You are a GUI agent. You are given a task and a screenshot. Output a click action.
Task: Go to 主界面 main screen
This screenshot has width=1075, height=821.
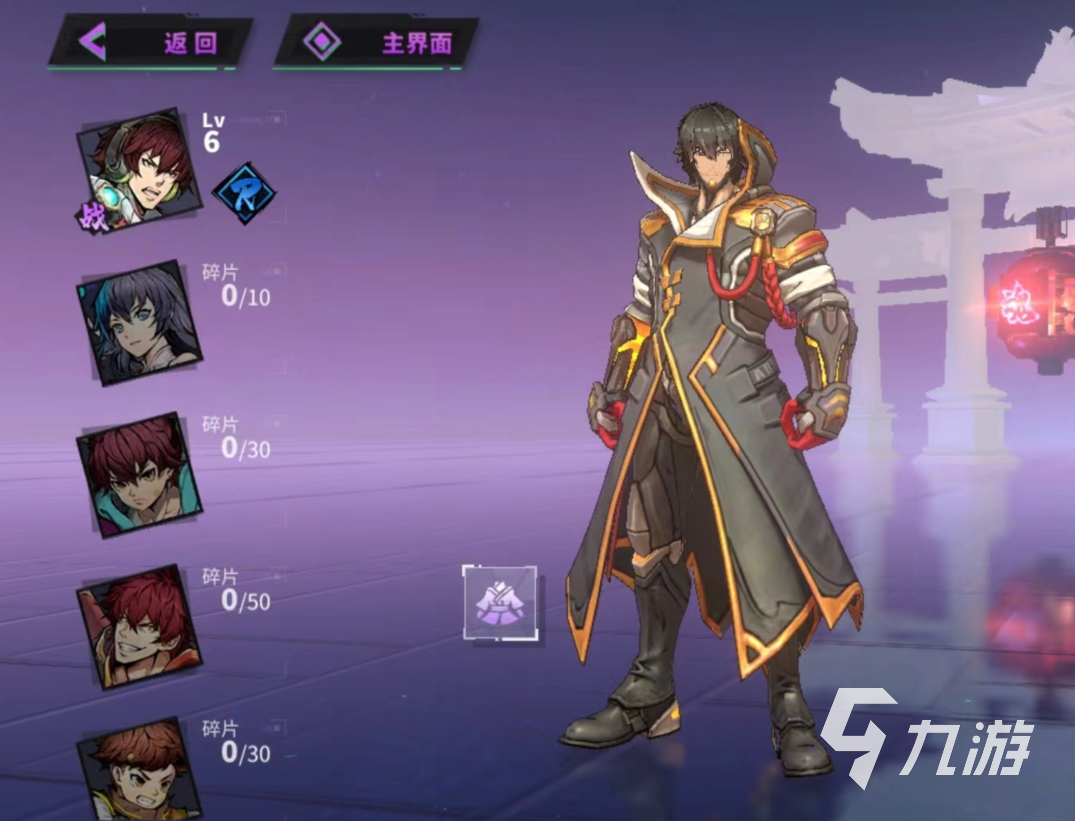point(375,43)
